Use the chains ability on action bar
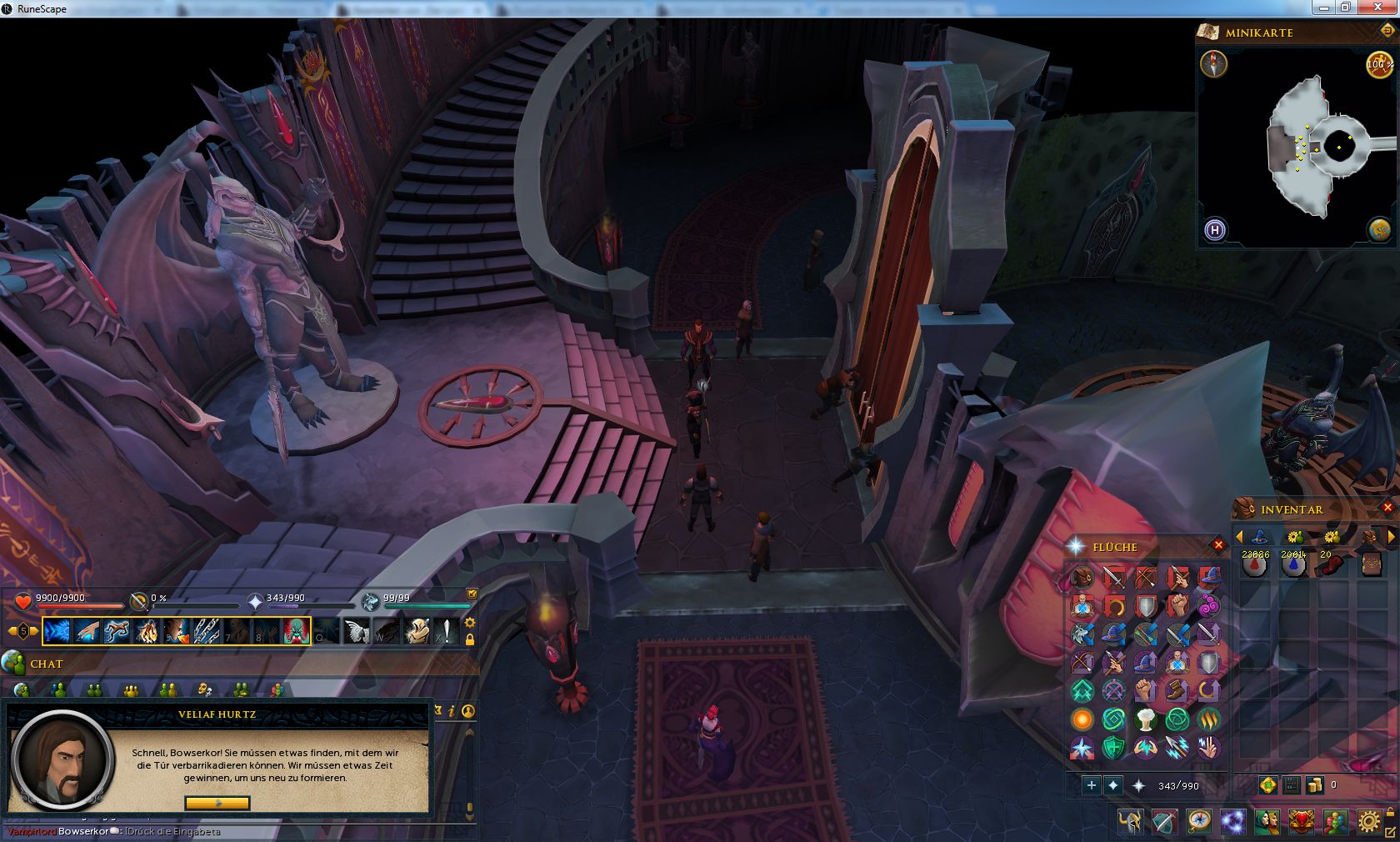This screenshot has height=842, width=1400. point(207,631)
